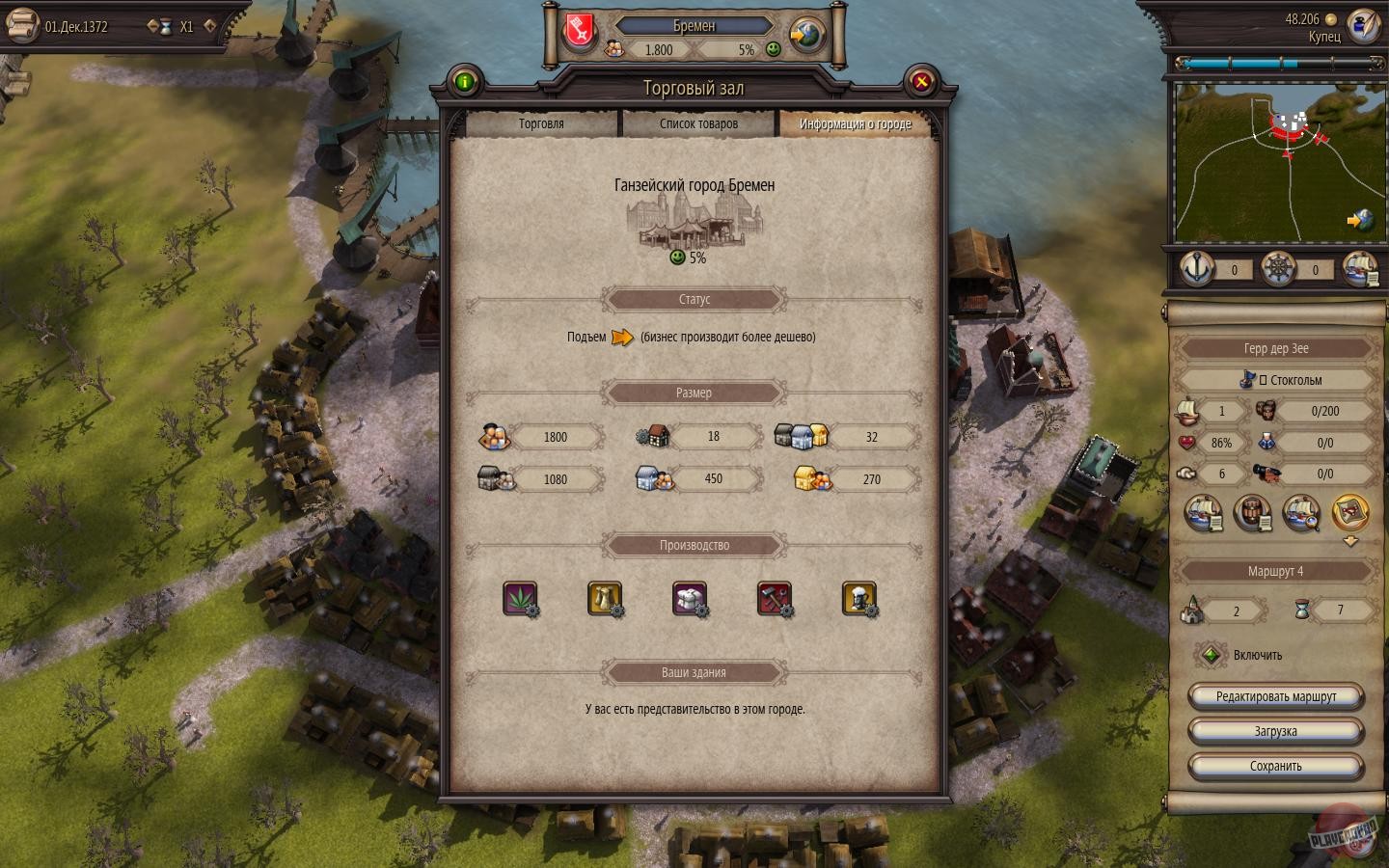The image size is (1389, 868).
Task: Expand the yellow arrow under the route map icon
Action: (1349, 539)
